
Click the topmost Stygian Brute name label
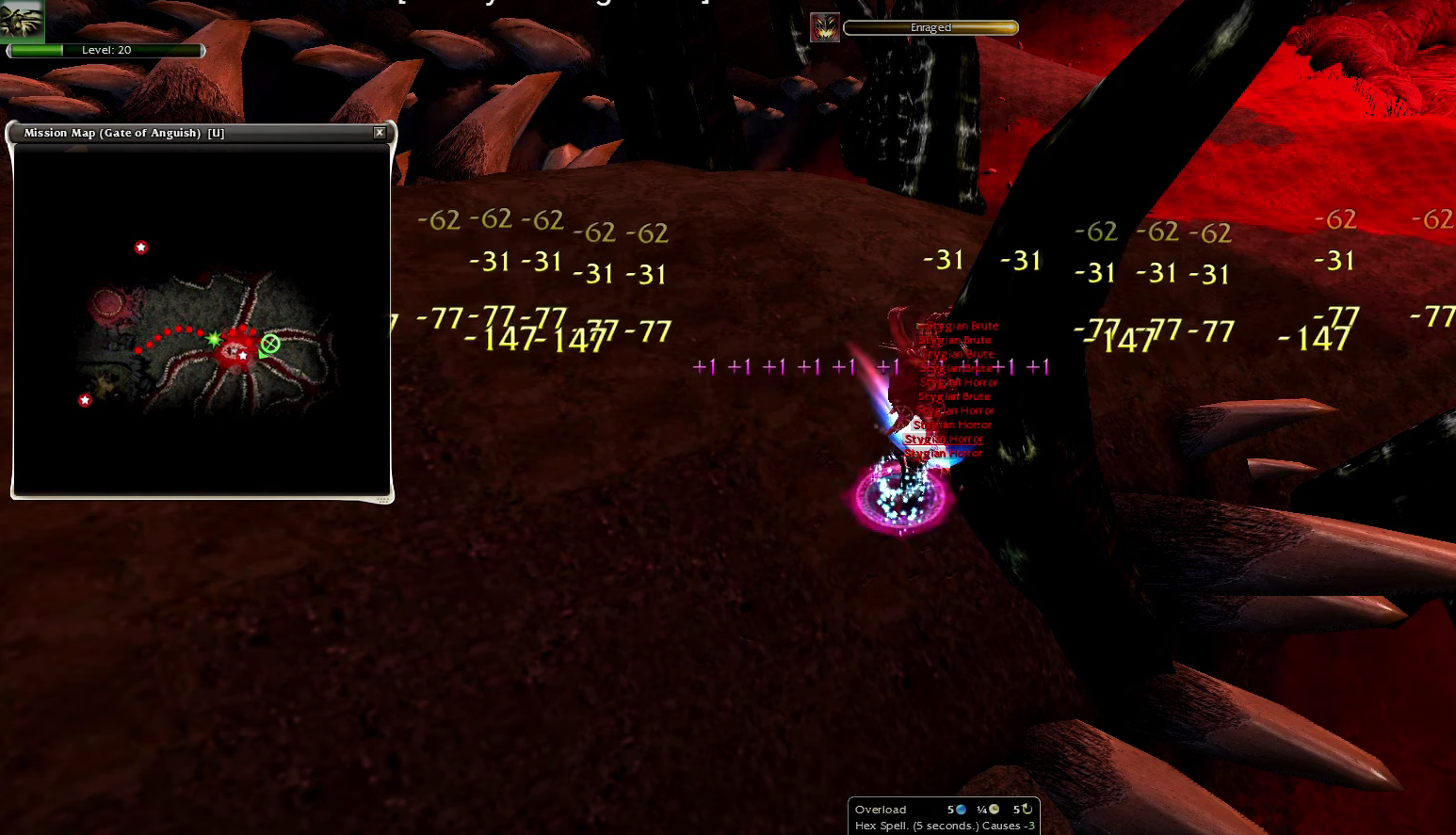tap(959, 326)
